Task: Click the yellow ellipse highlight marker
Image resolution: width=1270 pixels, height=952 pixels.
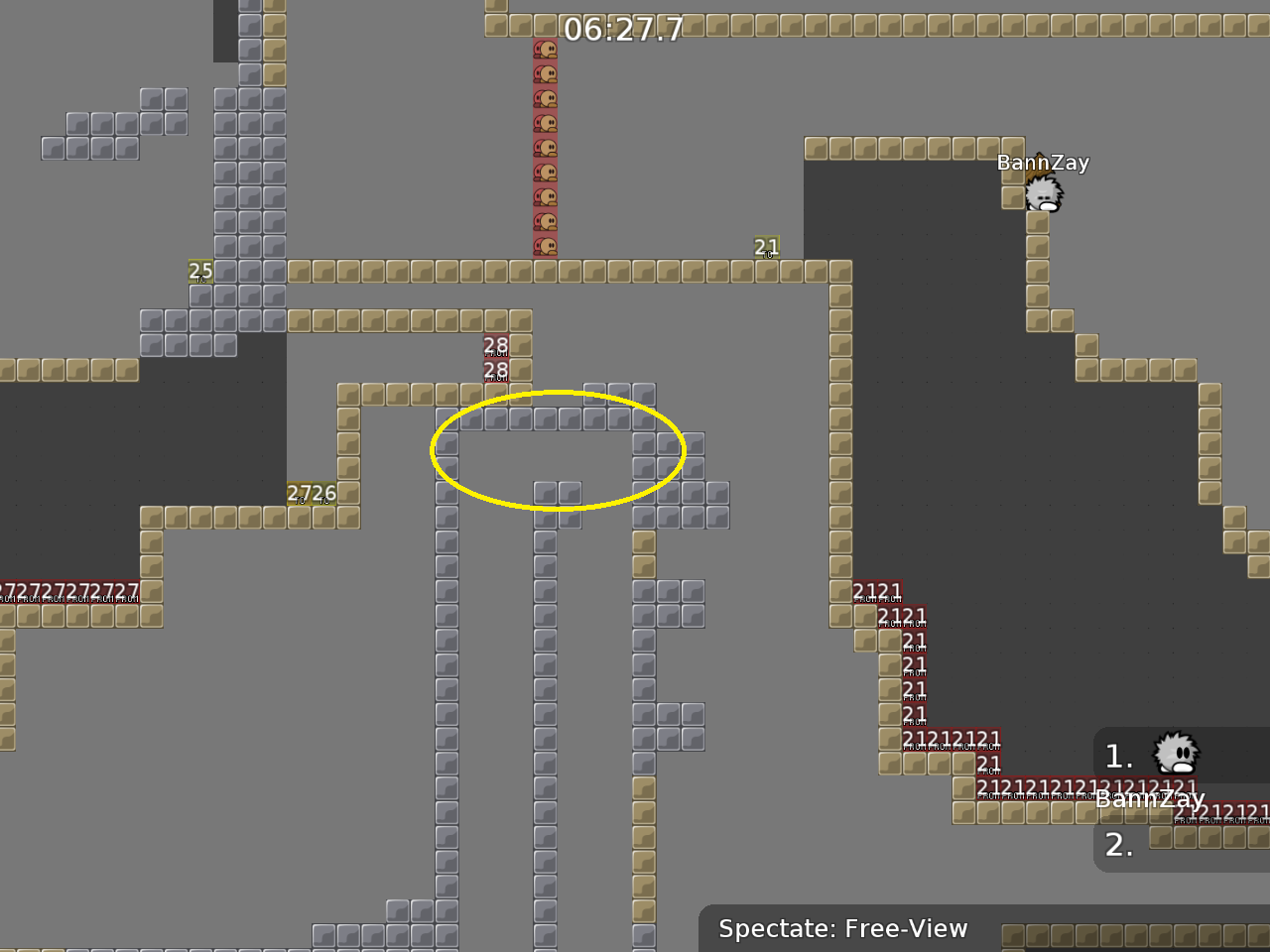Action: coord(557,450)
